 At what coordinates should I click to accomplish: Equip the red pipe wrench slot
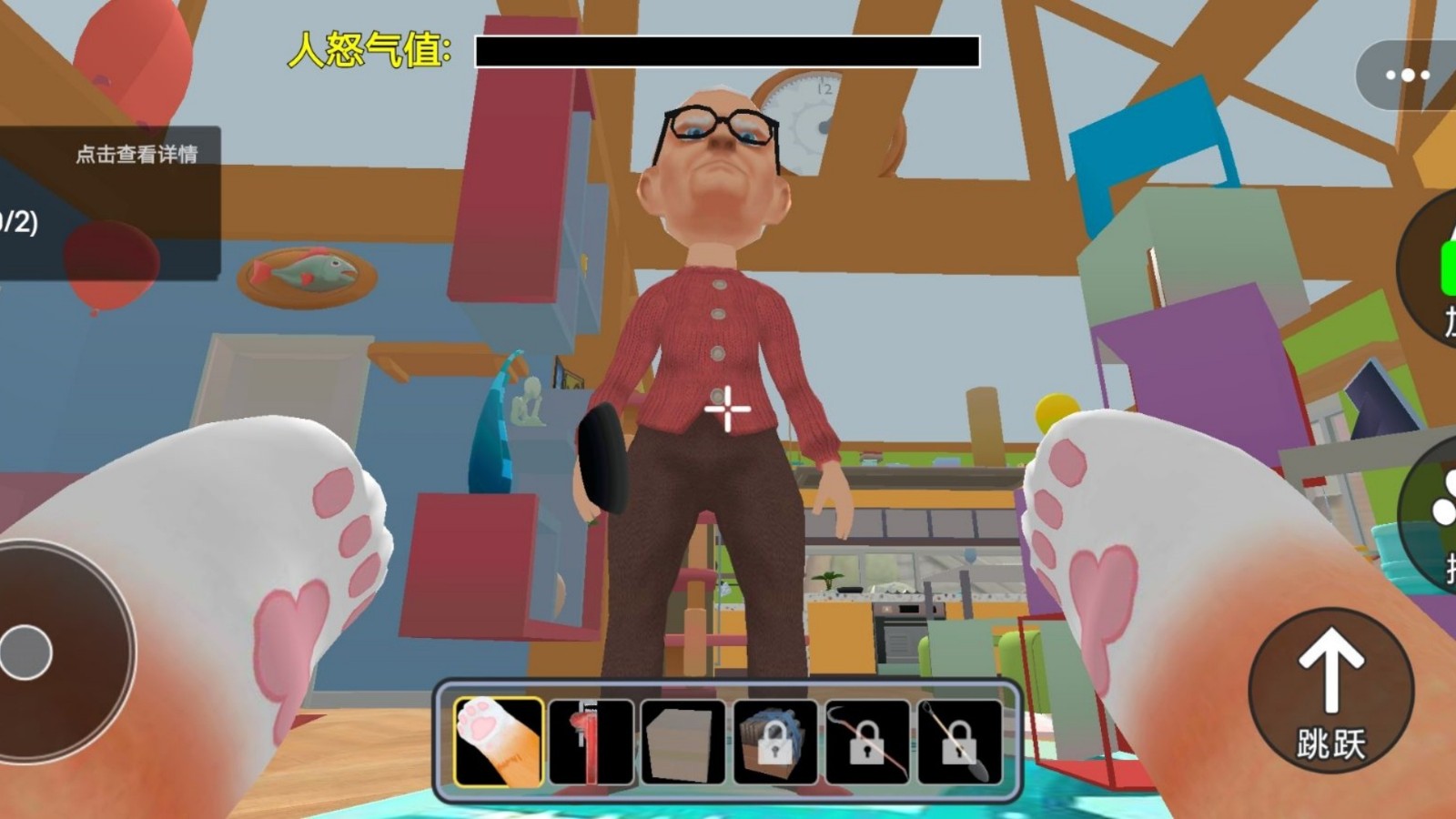tap(591, 742)
